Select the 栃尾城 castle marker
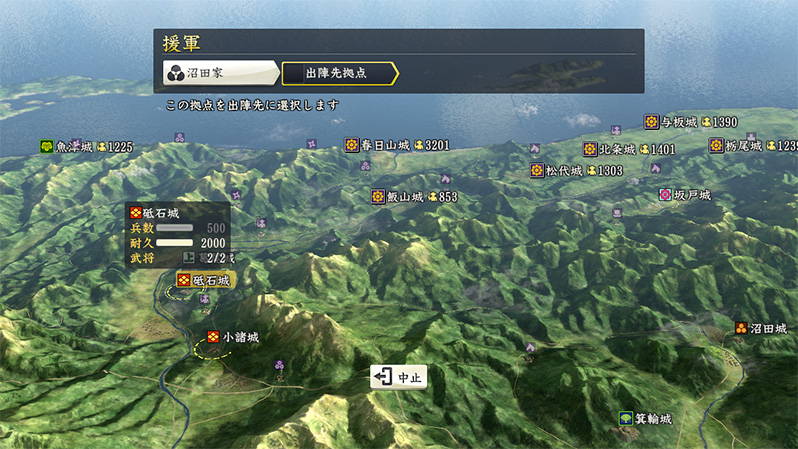Screen dimensions: 798x449 [717, 146]
